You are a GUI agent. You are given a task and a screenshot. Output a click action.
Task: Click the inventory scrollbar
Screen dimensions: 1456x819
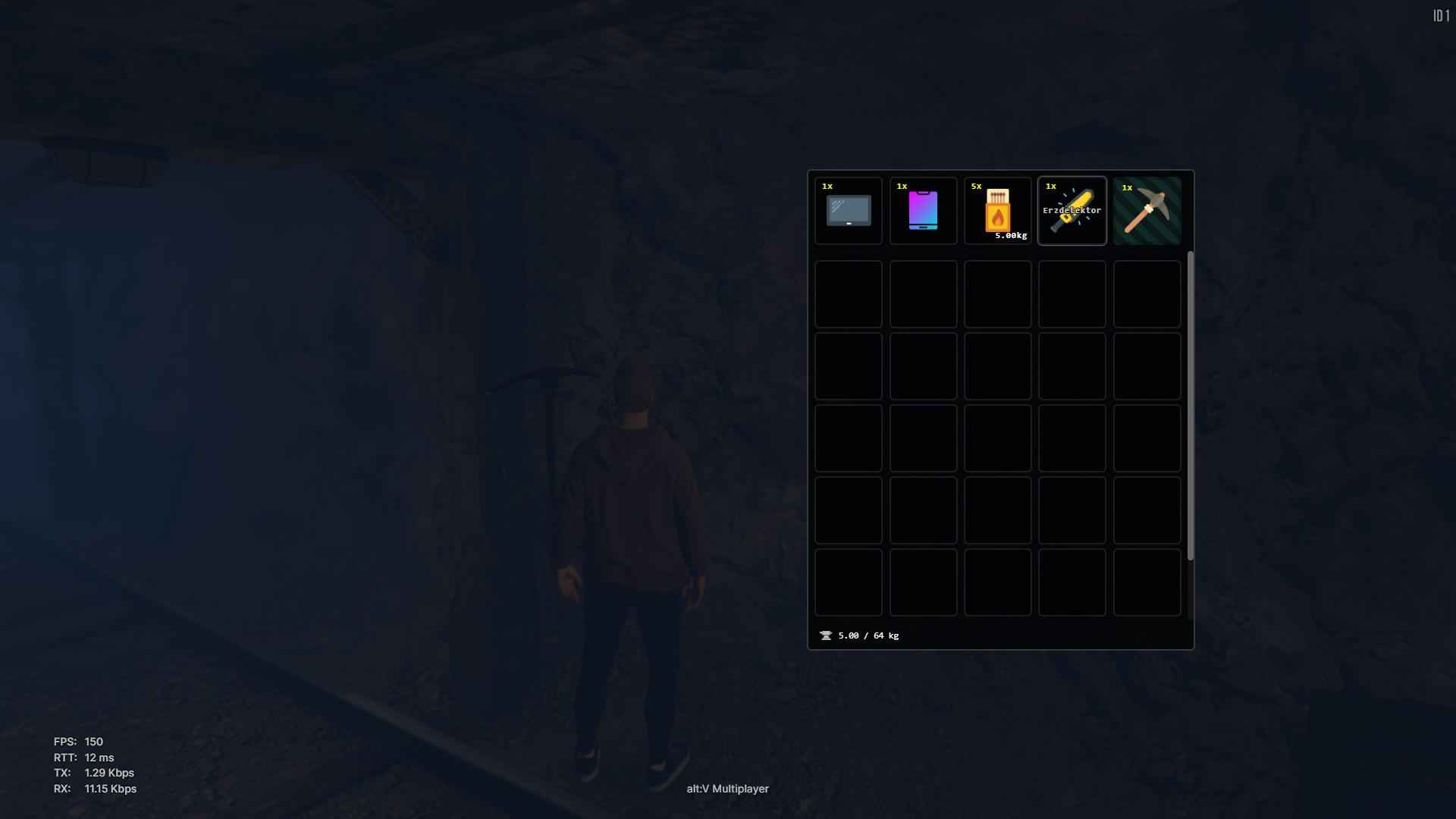(x=1190, y=406)
